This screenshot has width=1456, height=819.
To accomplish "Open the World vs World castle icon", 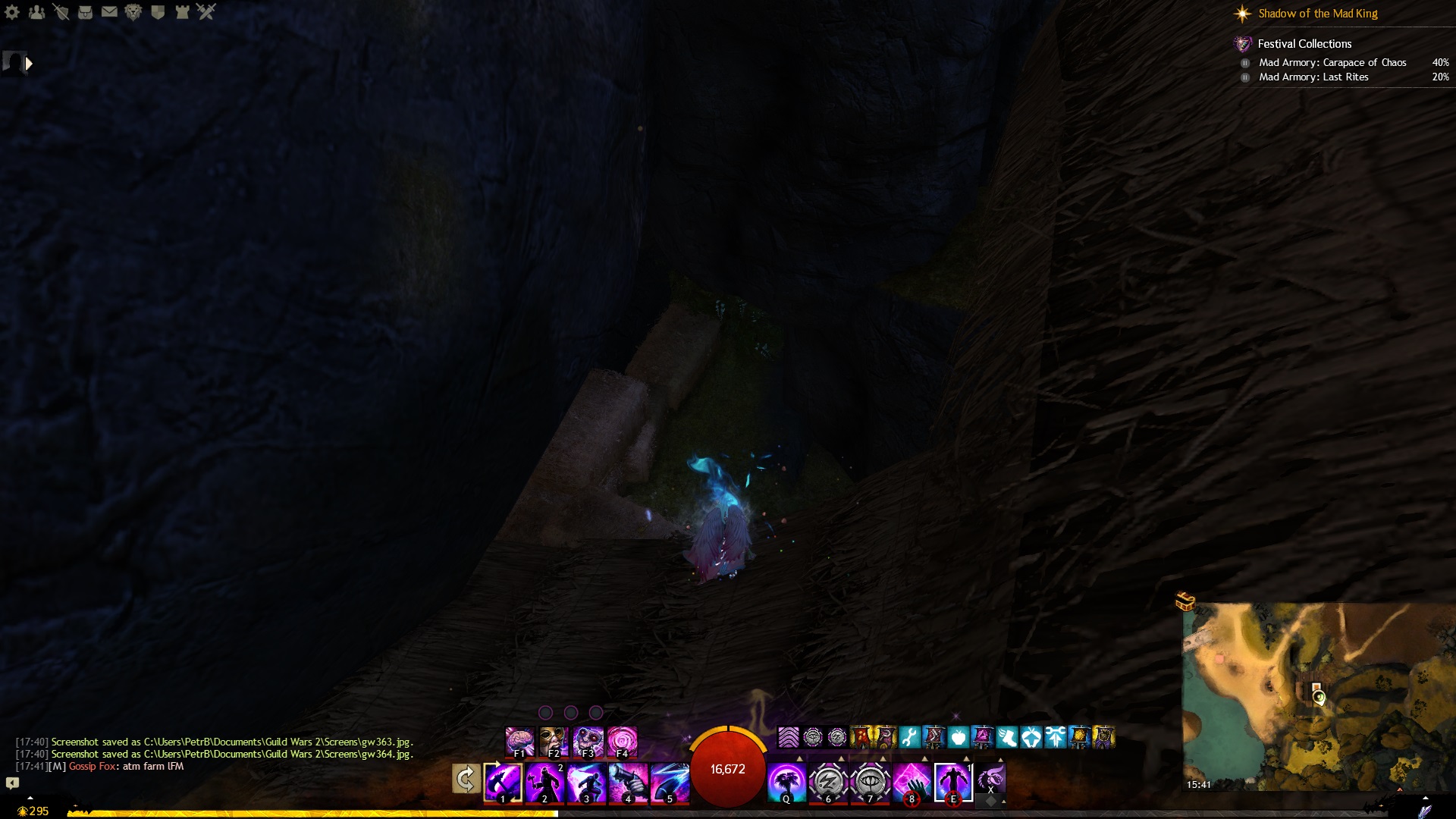I will (x=182, y=12).
